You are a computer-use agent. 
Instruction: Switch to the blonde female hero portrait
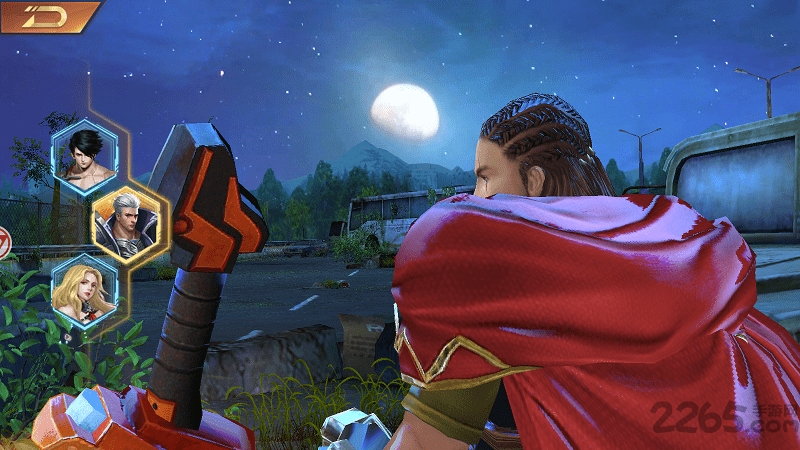(x=83, y=290)
